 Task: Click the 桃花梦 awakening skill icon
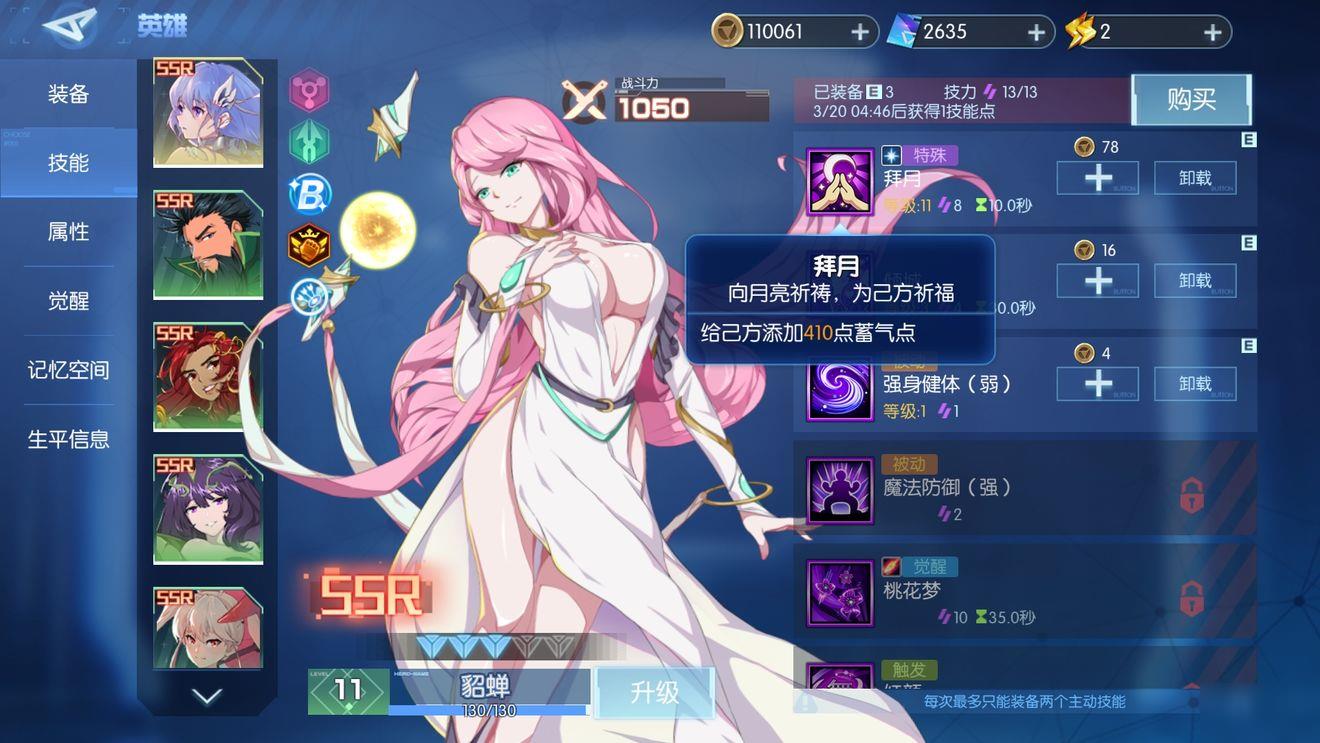840,592
